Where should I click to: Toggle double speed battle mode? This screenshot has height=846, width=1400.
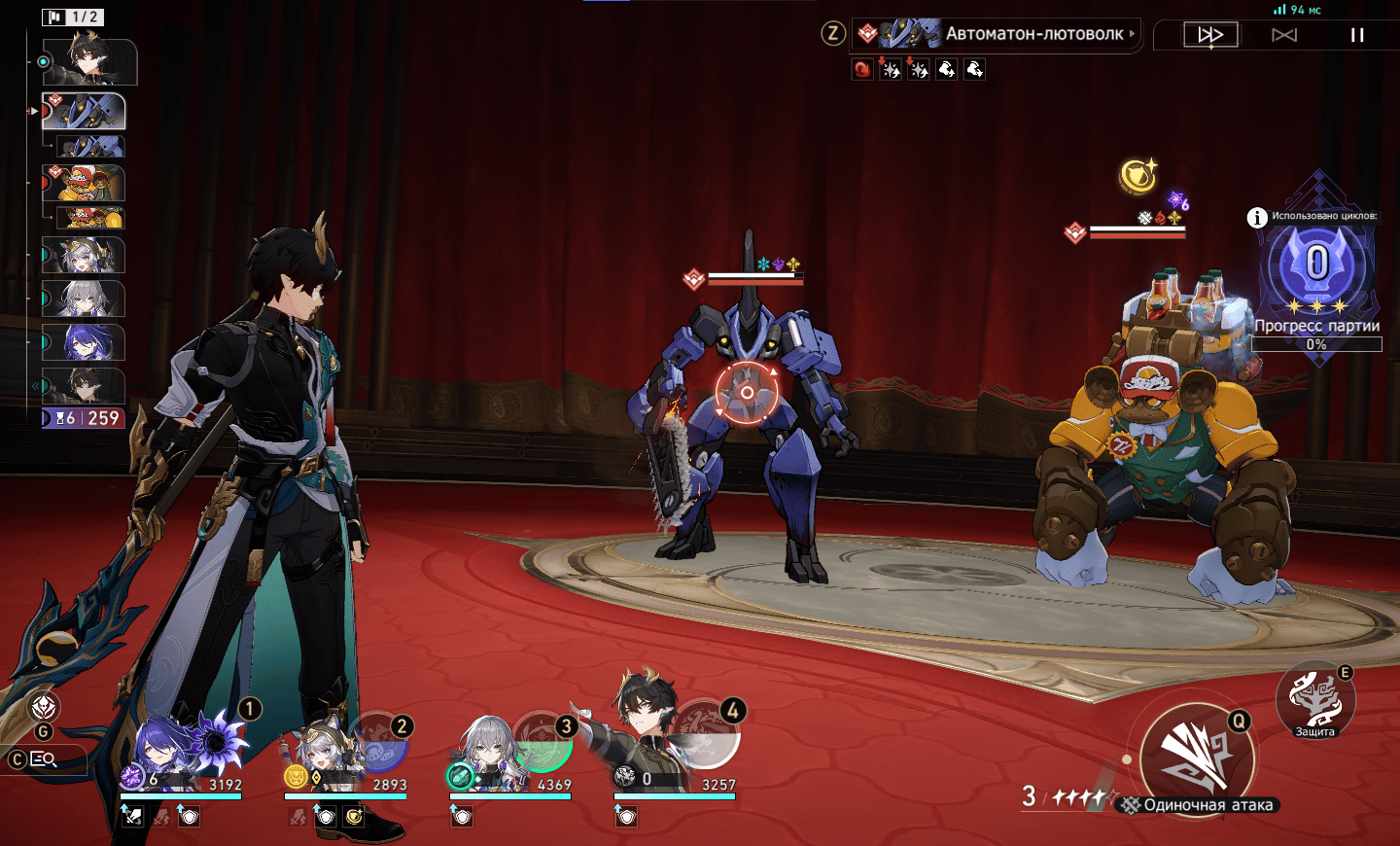pos(1210,35)
